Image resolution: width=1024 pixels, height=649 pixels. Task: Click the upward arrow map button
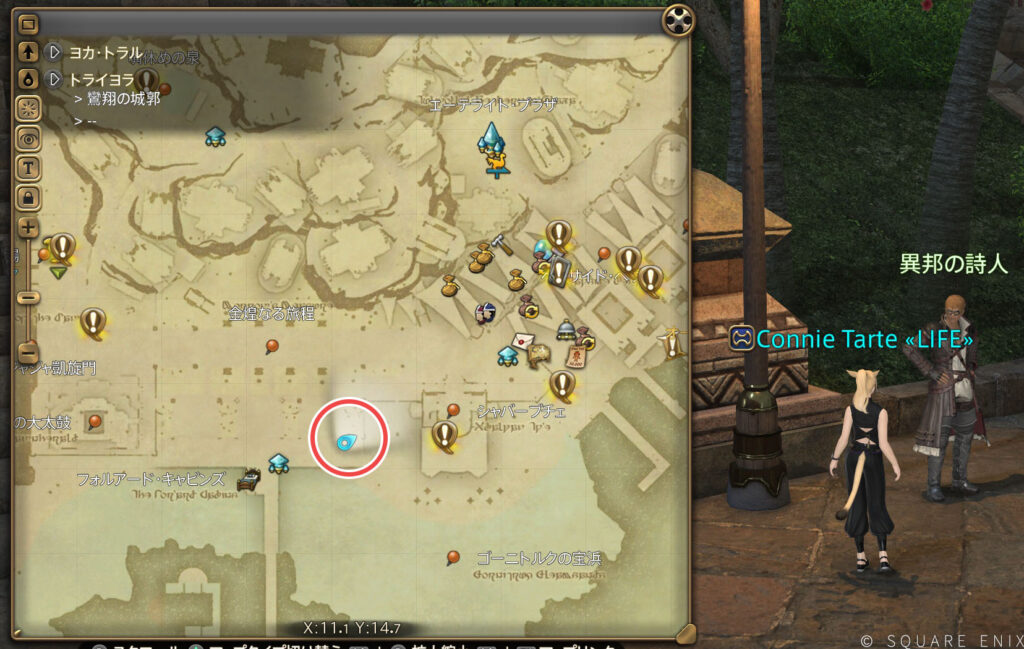(28, 51)
